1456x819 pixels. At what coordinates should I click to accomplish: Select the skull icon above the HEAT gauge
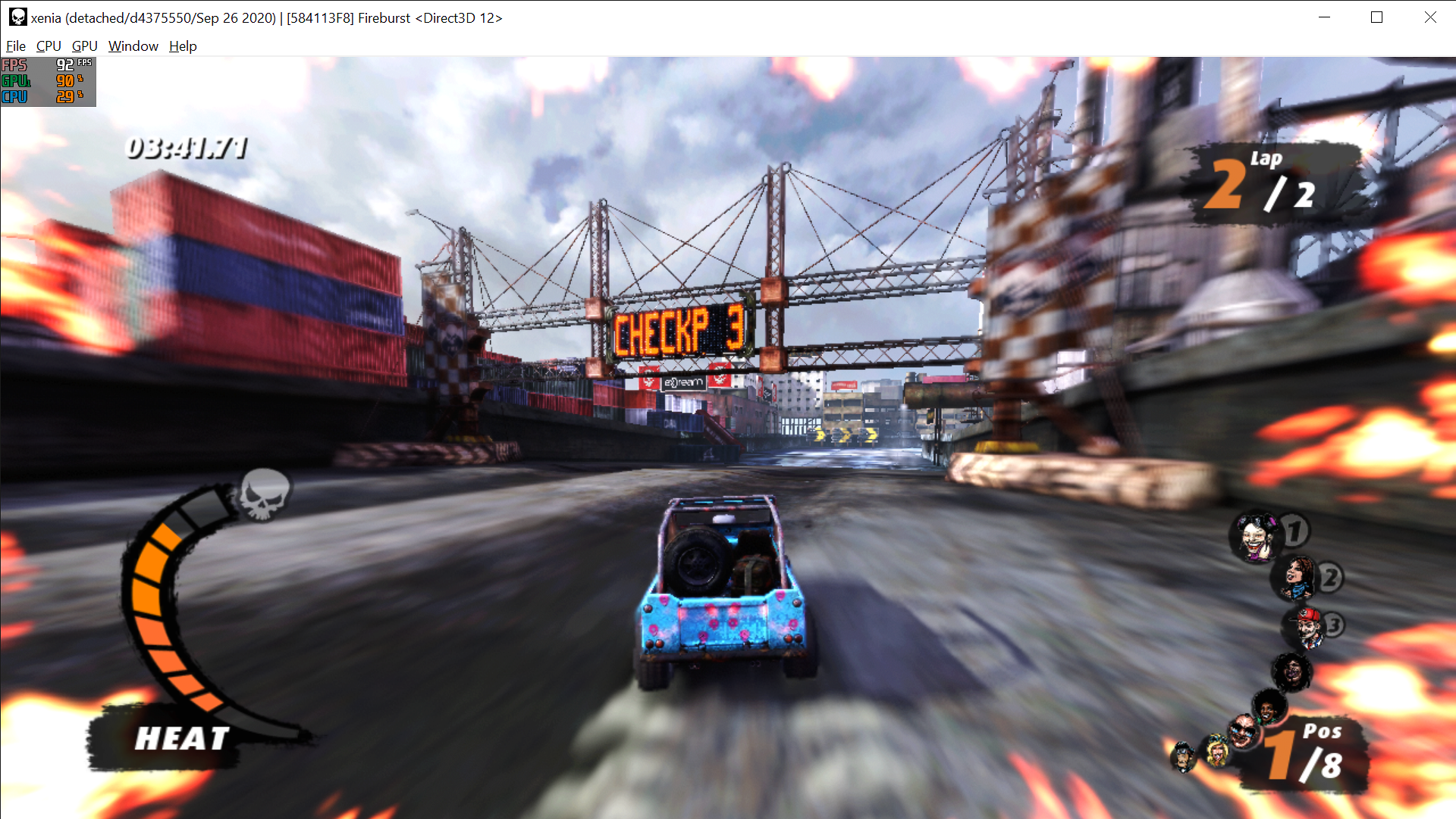tap(264, 495)
